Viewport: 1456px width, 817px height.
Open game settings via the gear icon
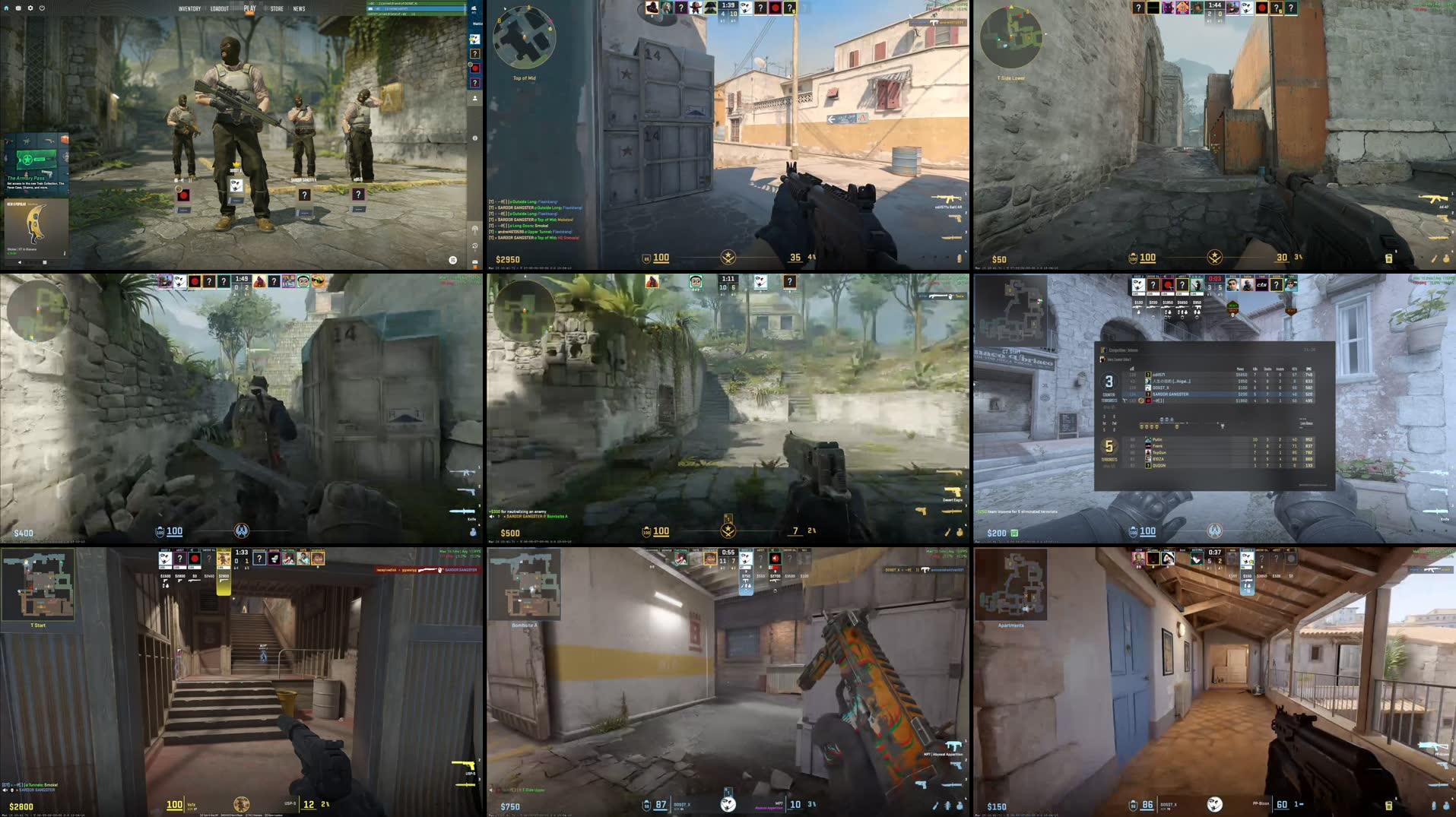[30, 8]
